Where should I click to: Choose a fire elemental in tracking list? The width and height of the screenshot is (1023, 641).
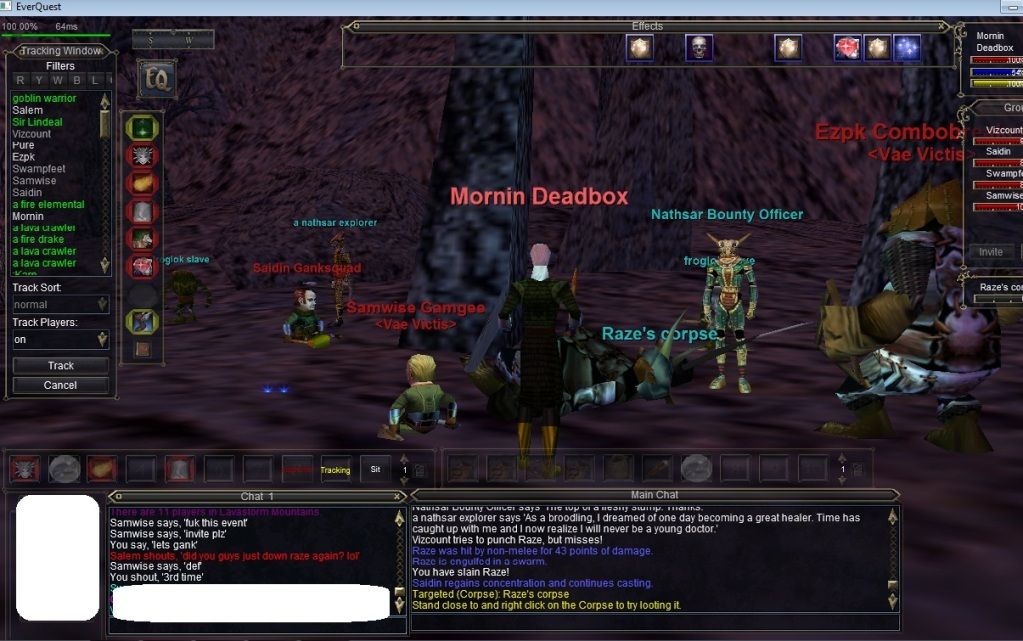48,205
